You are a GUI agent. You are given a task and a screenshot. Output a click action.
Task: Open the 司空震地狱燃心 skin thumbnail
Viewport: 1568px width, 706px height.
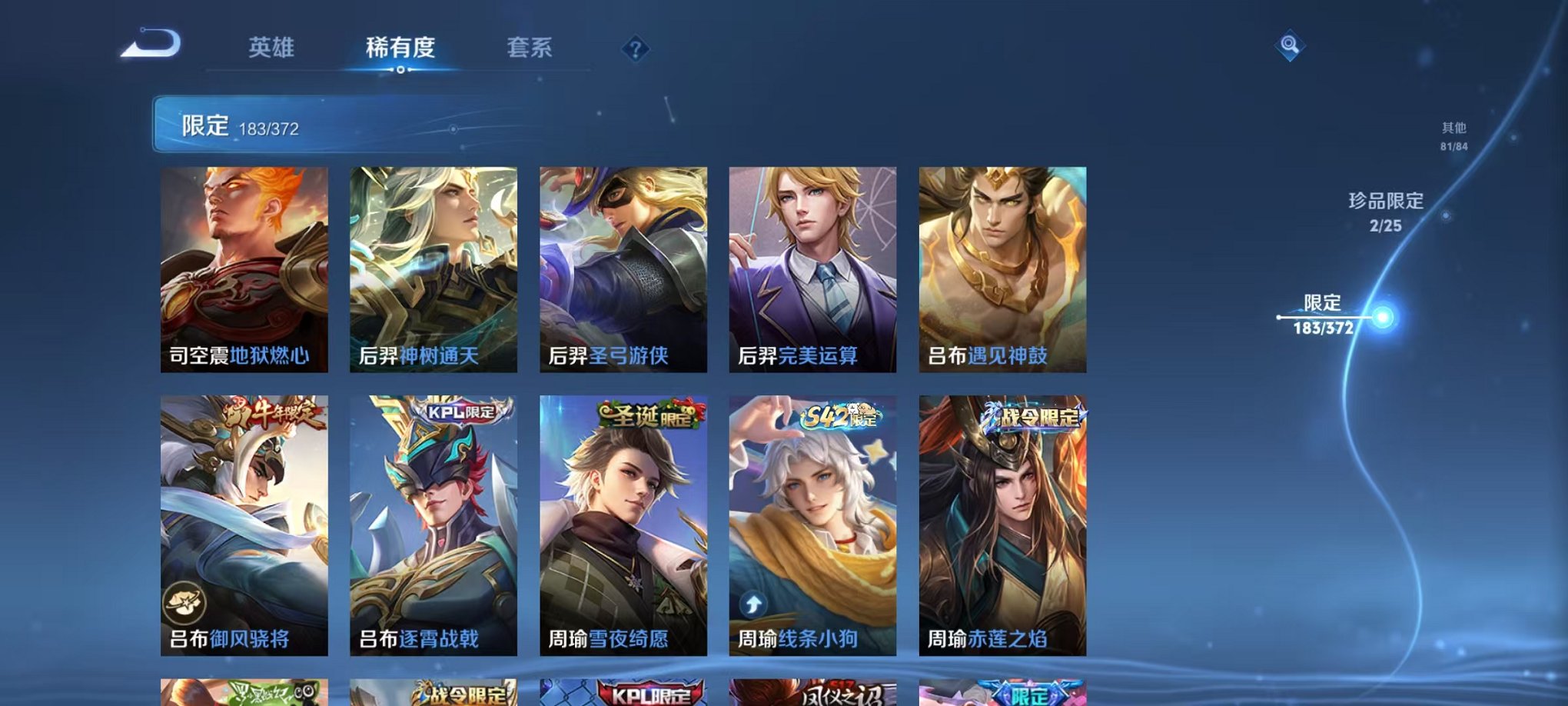point(247,269)
